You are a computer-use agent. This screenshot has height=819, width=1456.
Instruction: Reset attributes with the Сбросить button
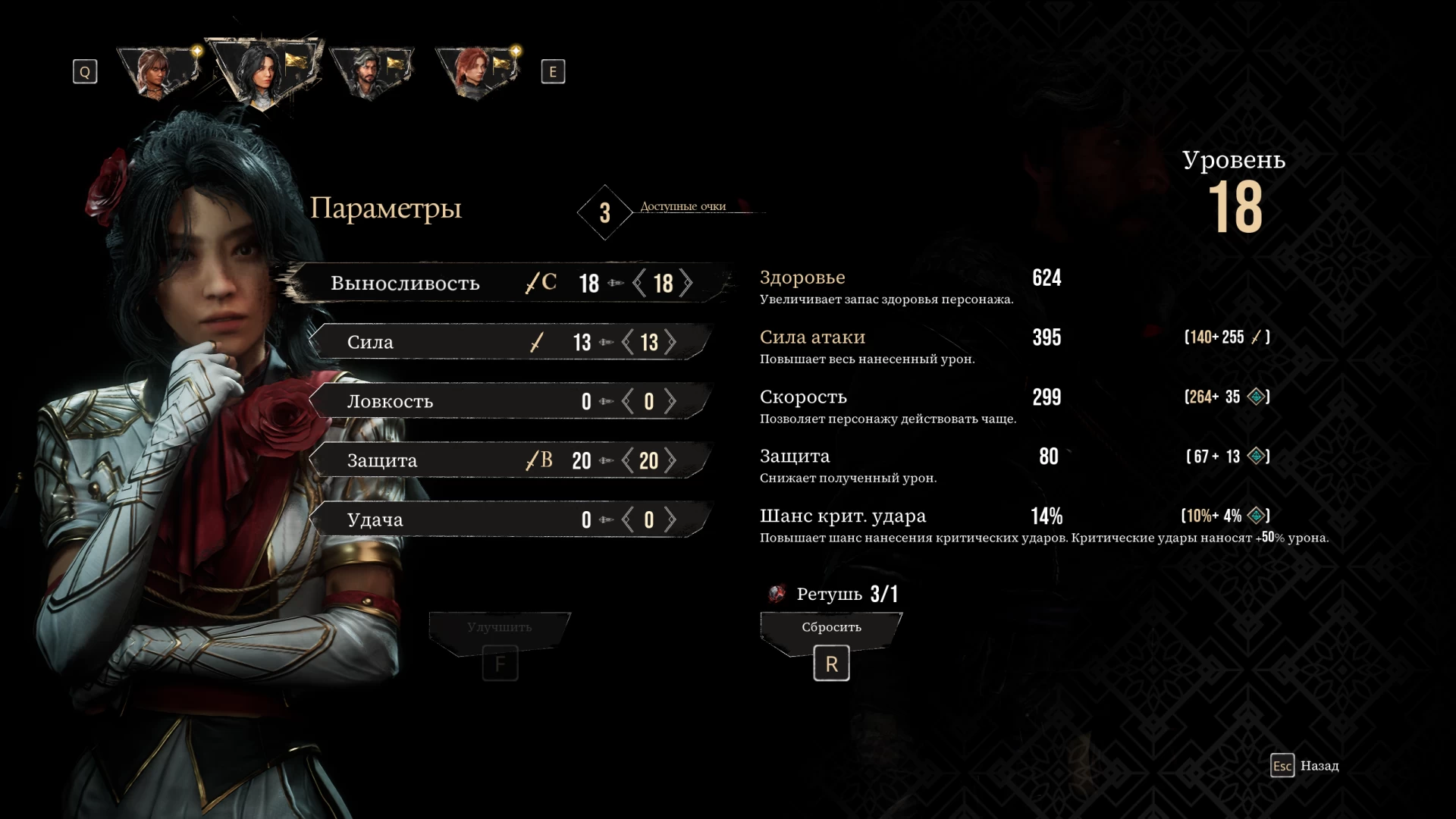(831, 628)
